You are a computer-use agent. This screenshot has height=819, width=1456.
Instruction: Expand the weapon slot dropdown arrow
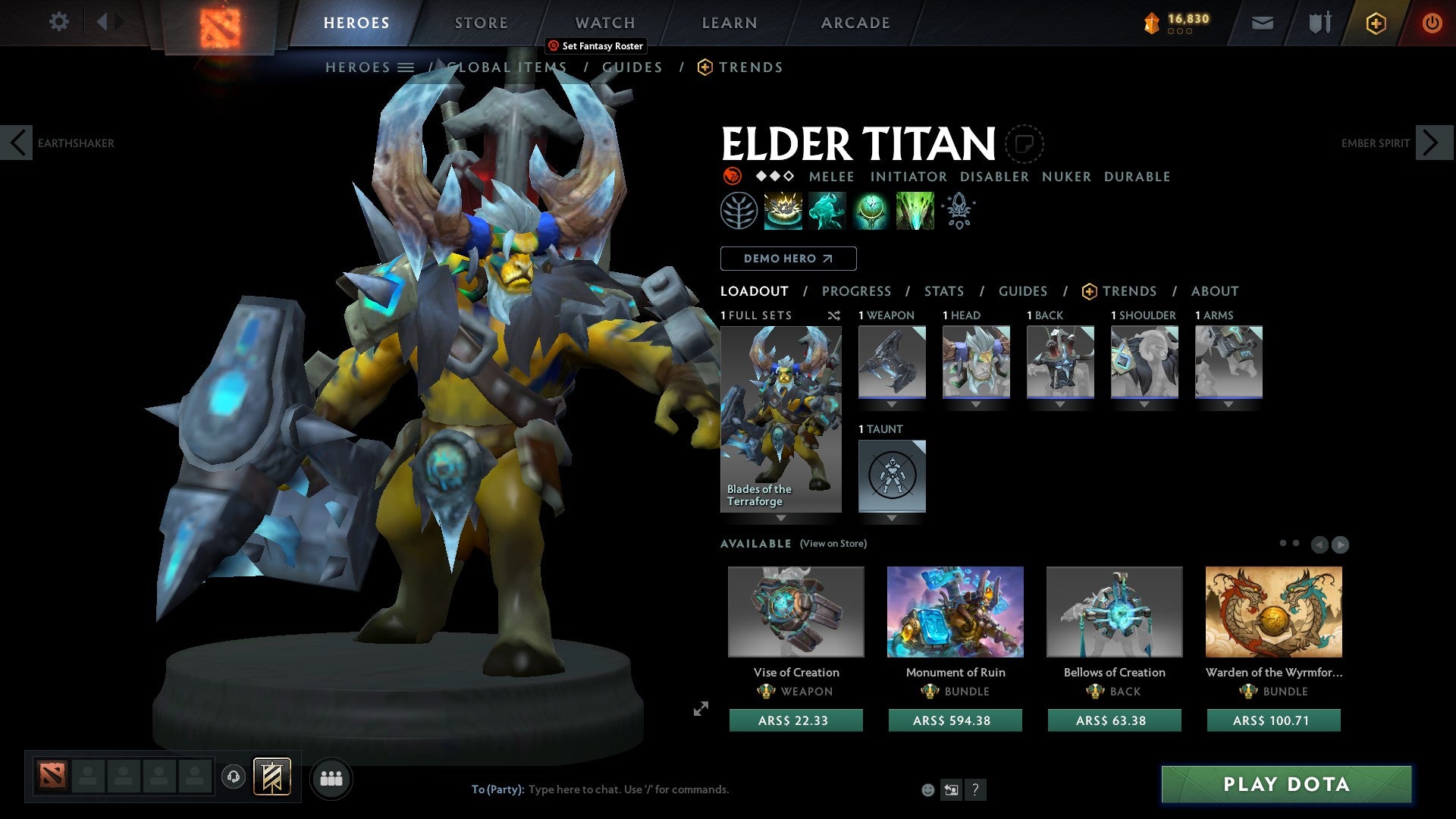click(891, 404)
